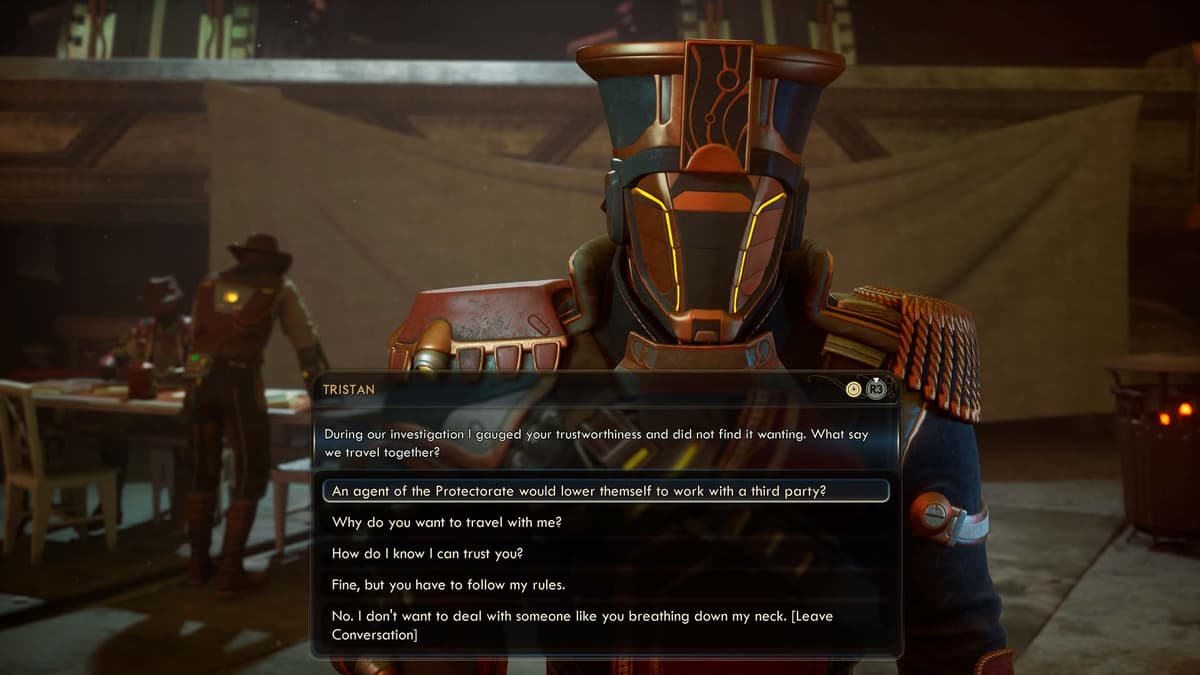Decline Tristan and leave the conversation
The width and height of the screenshot is (1200, 675).
pyautogui.click(x=581, y=625)
